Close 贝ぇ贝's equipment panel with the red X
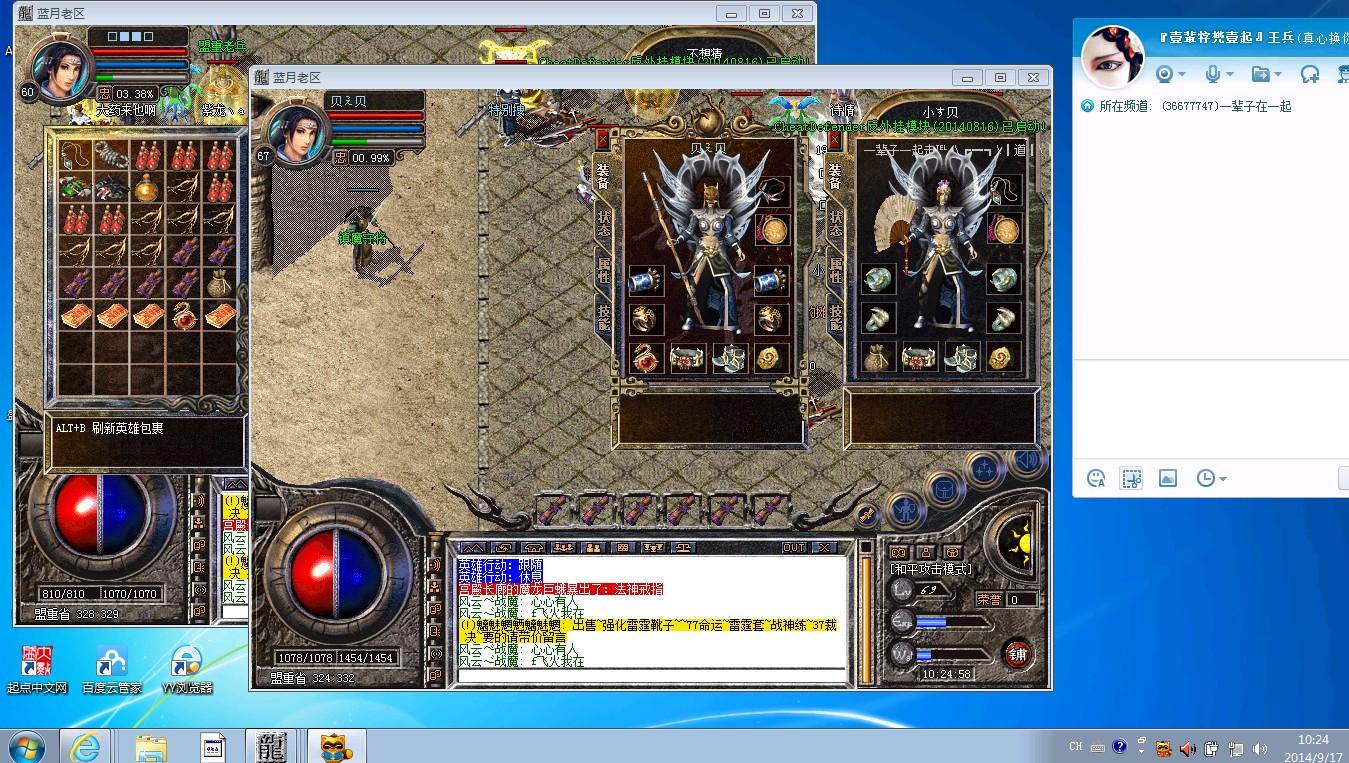Viewport: 1349px width, 763px height. click(x=602, y=139)
